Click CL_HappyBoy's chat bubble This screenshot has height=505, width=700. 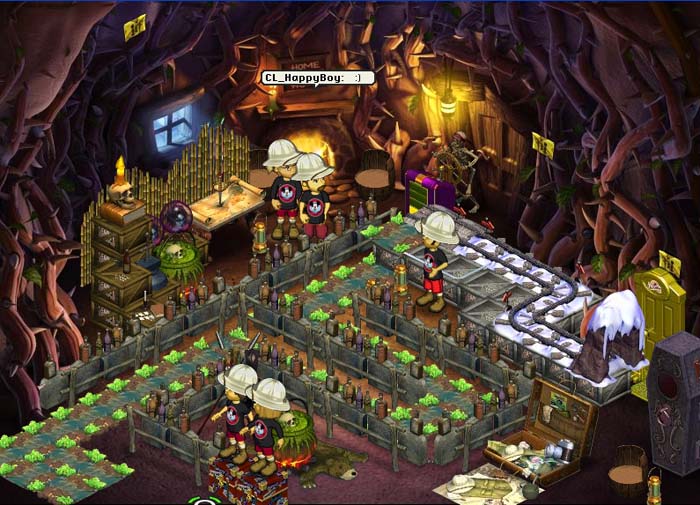click(317, 78)
